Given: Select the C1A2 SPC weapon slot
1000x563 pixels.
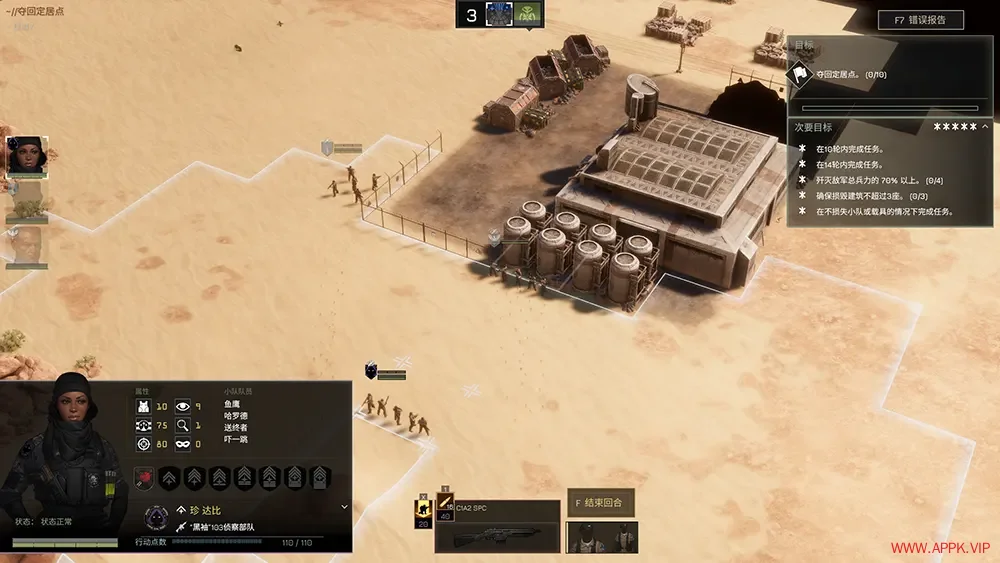Looking at the screenshot, I should coord(497,527).
